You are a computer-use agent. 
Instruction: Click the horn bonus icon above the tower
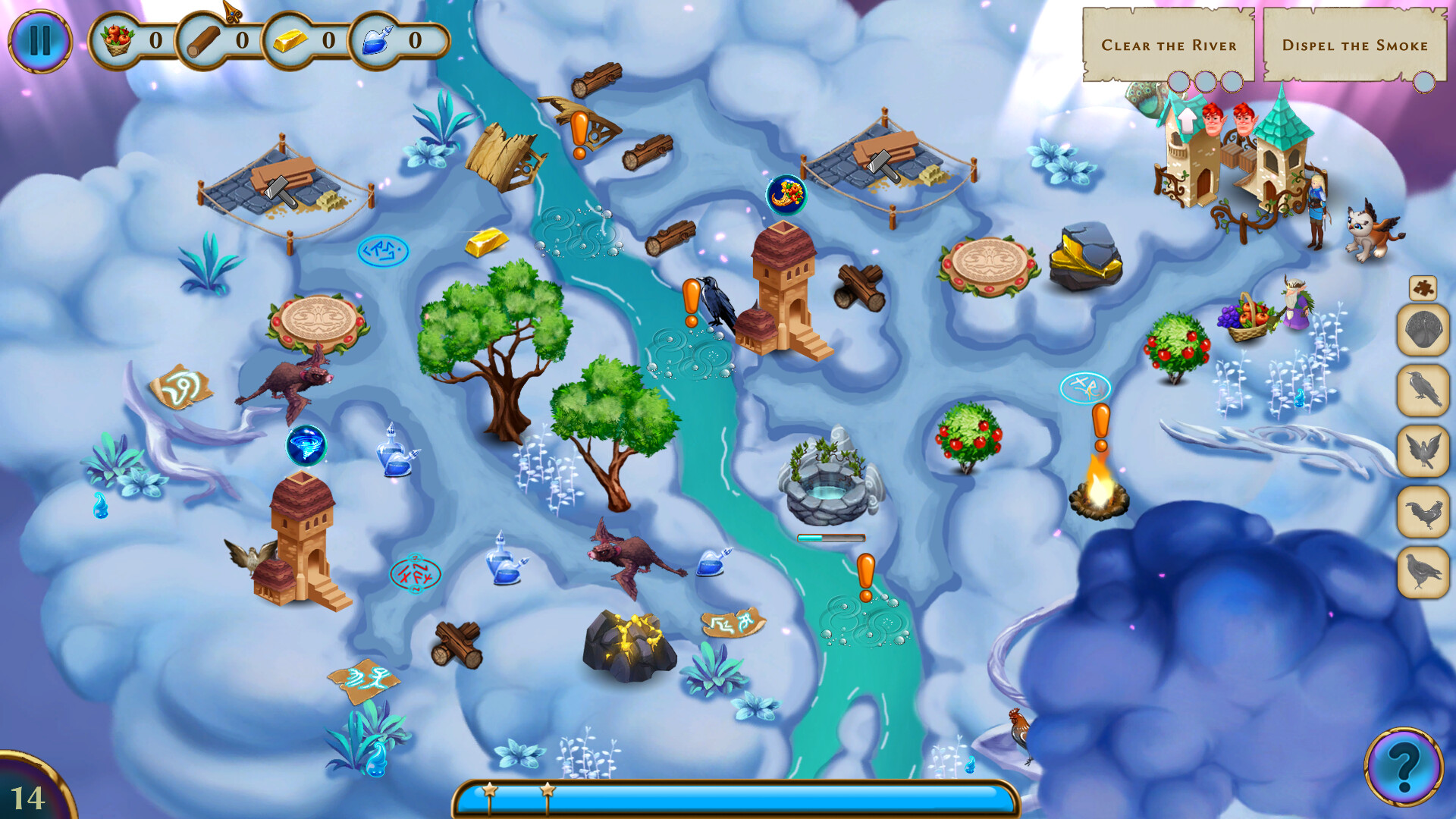click(x=787, y=196)
